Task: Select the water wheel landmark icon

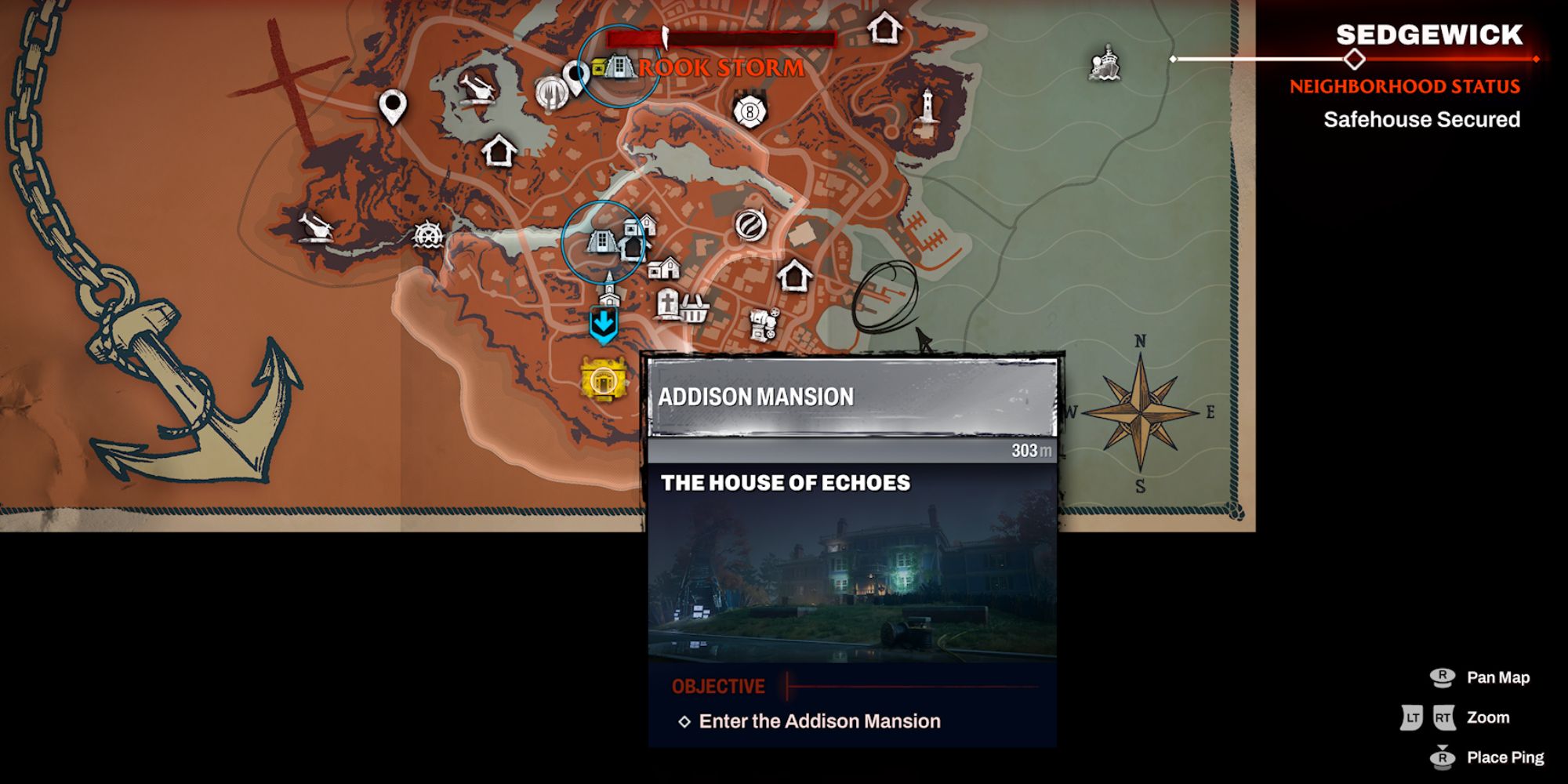Action: pyautogui.click(x=428, y=235)
